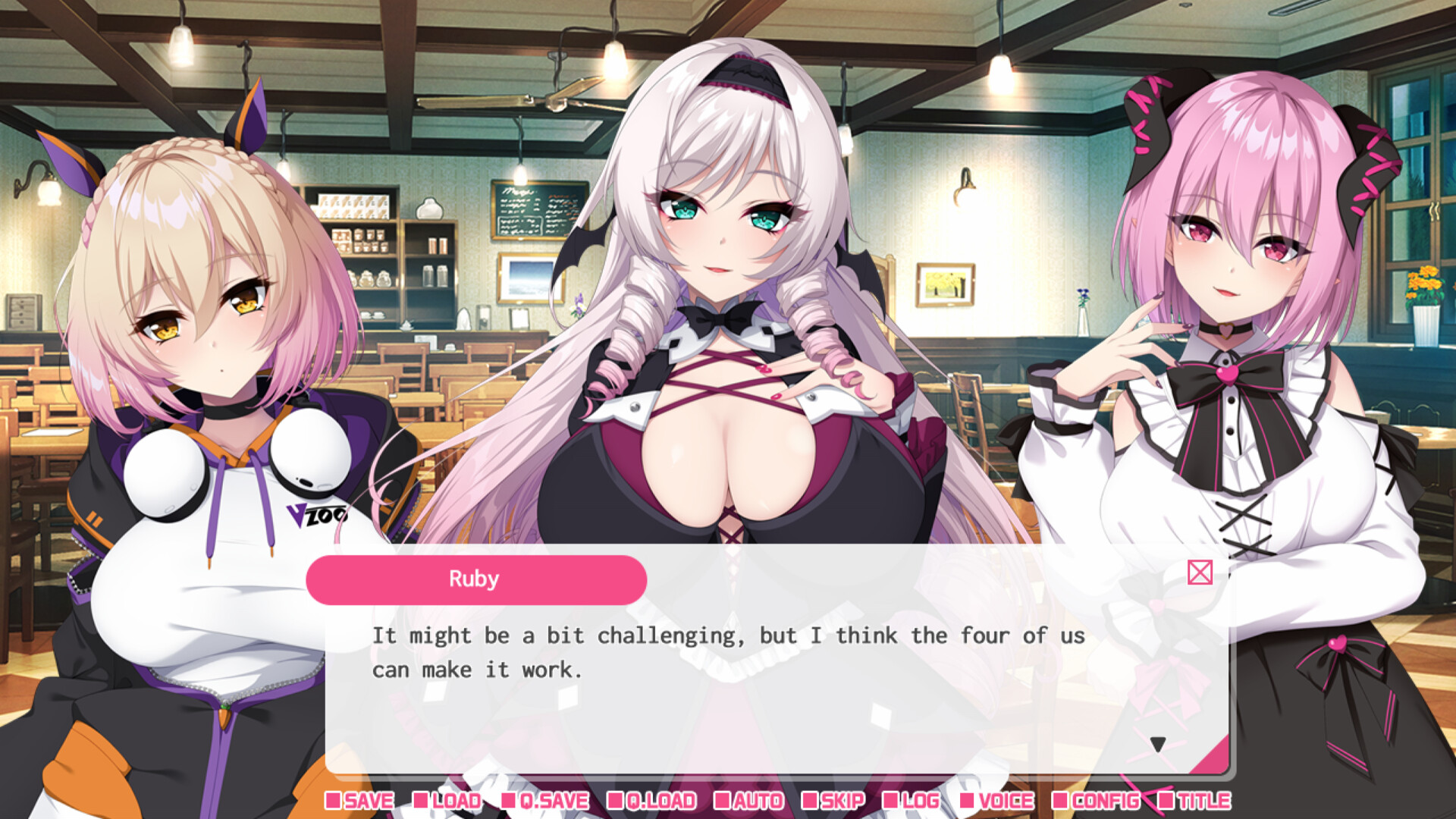Click the pink square icon beside SAVE
Screen dimensions: 1456x819
click(x=334, y=800)
